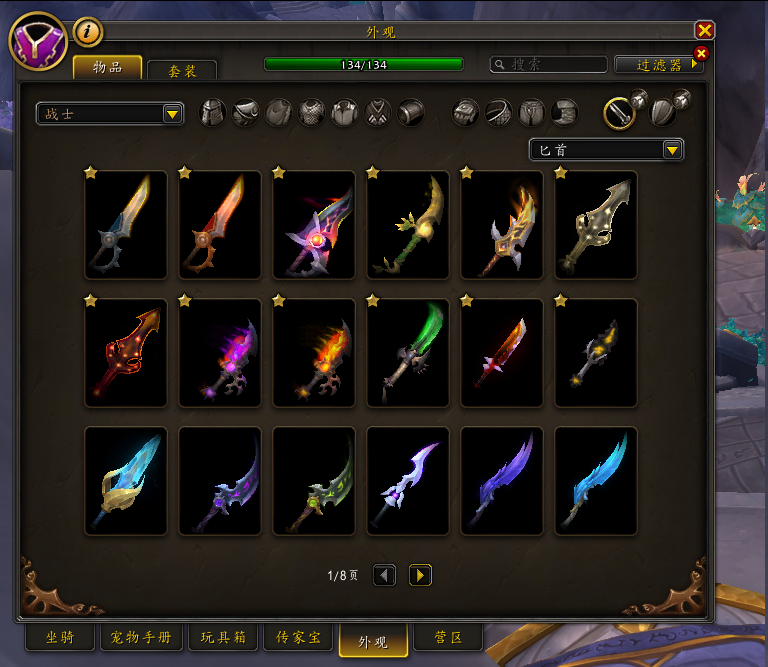The width and height of the screenshot is (768, 667).
Task: Switch to the 宠物手册 pet journal tab
Action: tap(141, 638)
